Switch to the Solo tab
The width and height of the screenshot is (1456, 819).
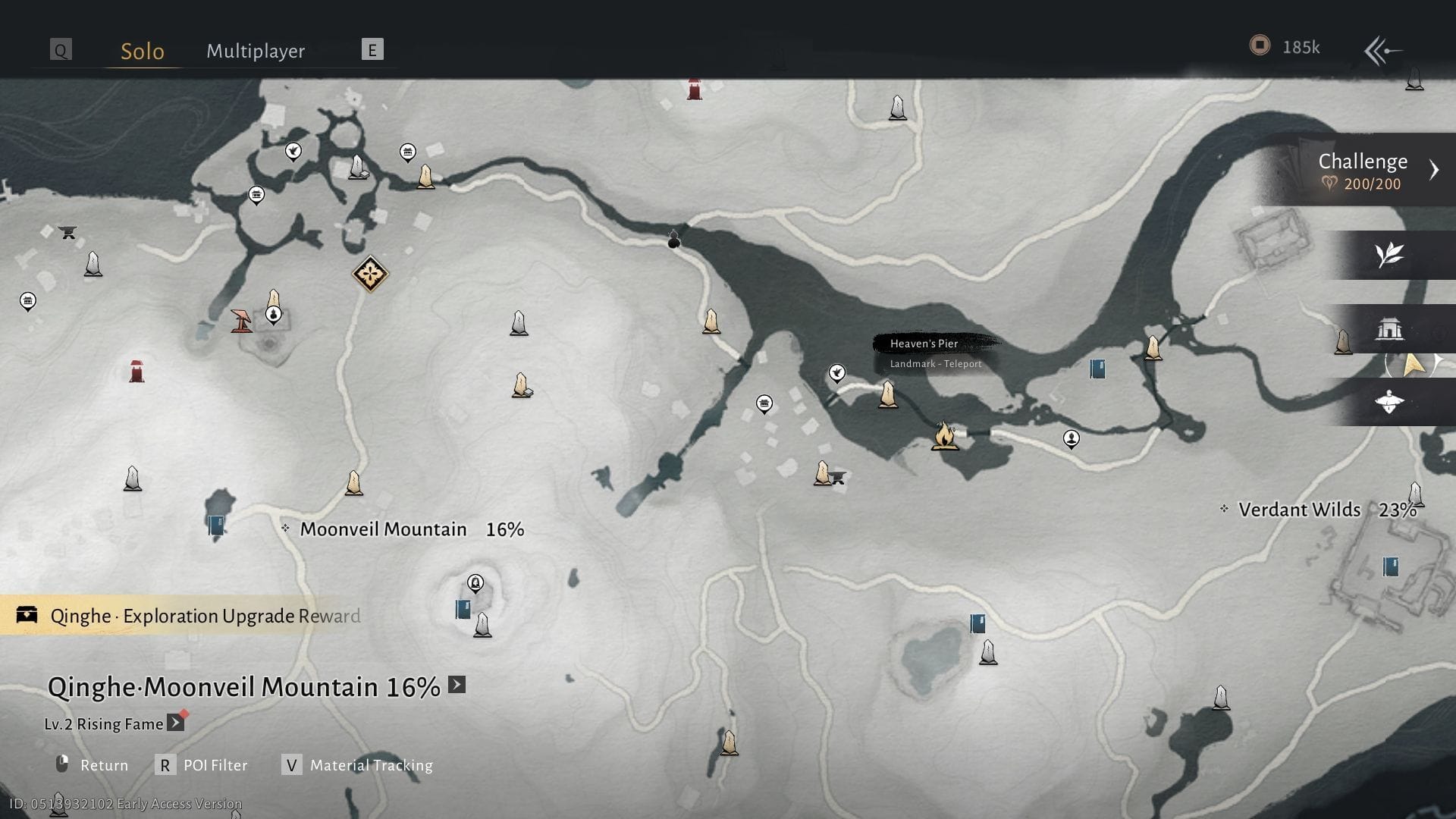[143, 51]
